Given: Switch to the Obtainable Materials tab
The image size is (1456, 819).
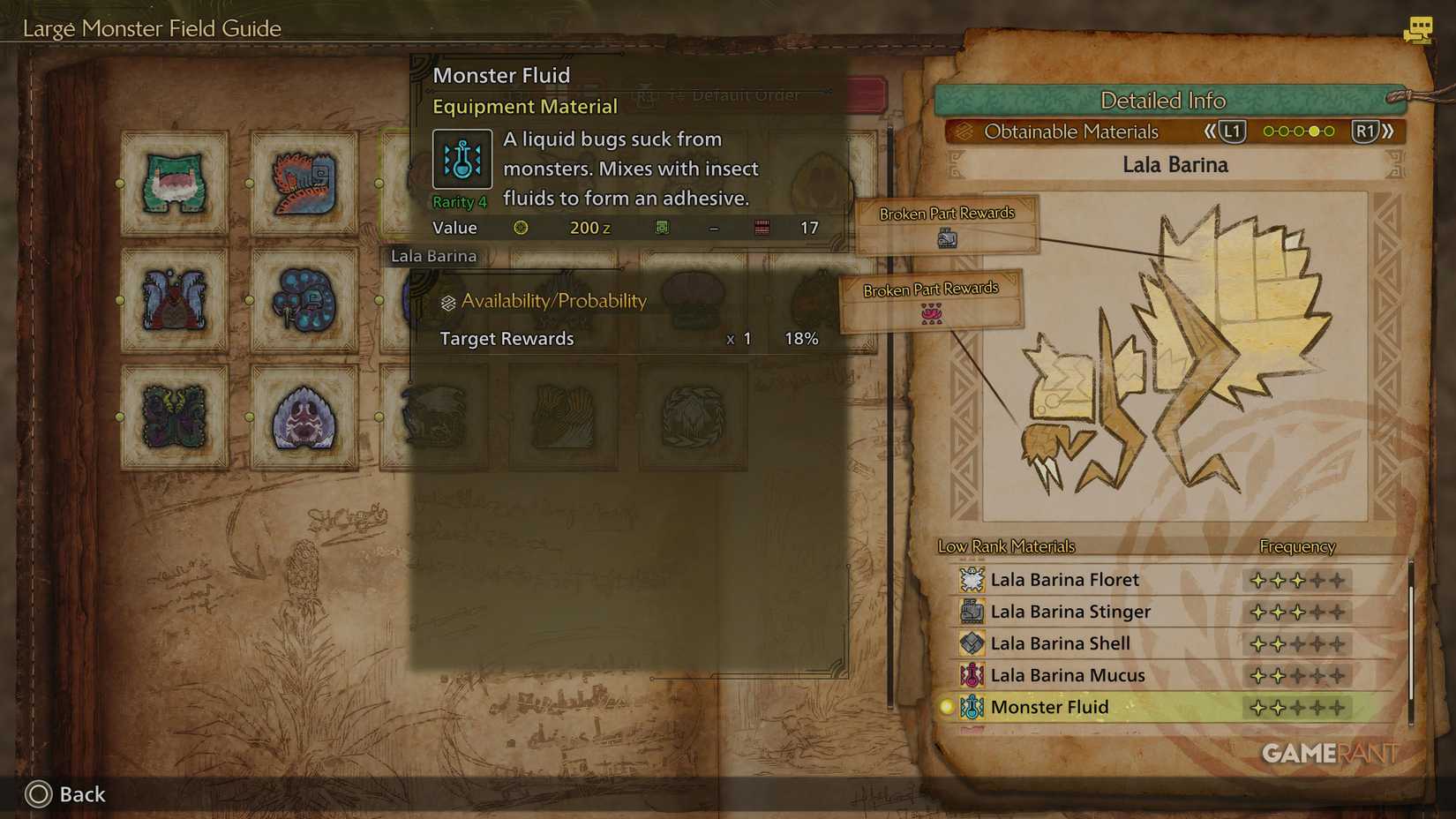Looking at the screenshot, I should 1072,131.
